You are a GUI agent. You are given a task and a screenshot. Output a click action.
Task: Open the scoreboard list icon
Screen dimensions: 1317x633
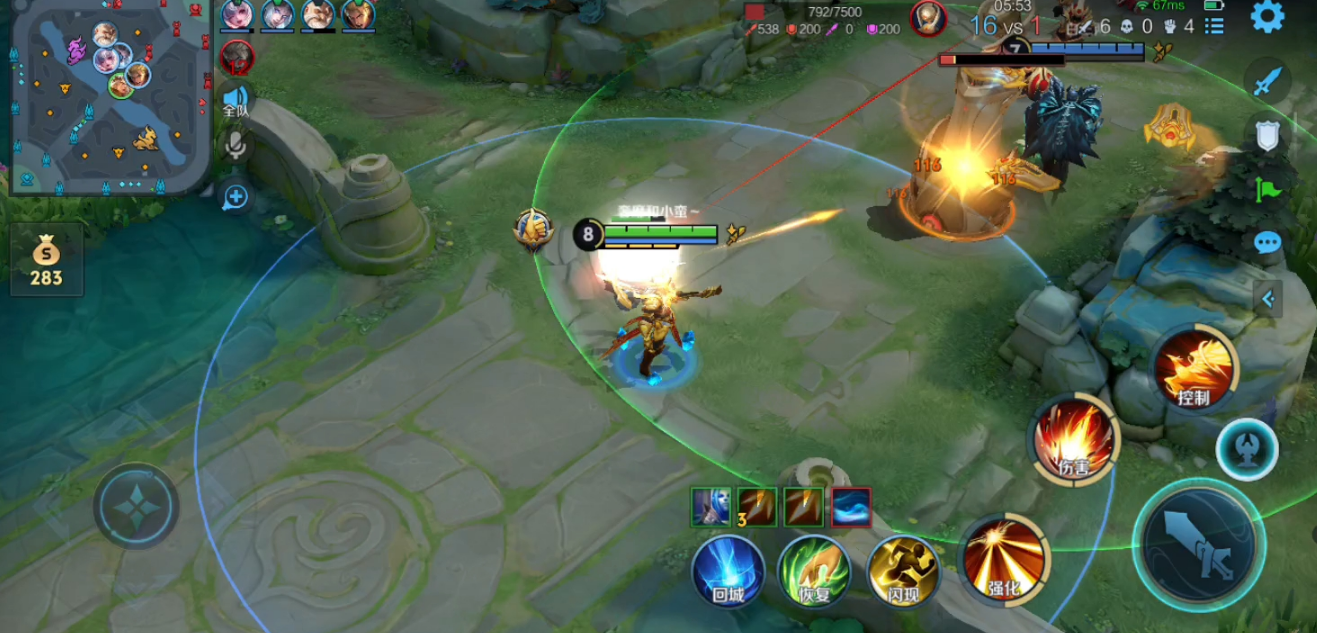pos(1214,26)
